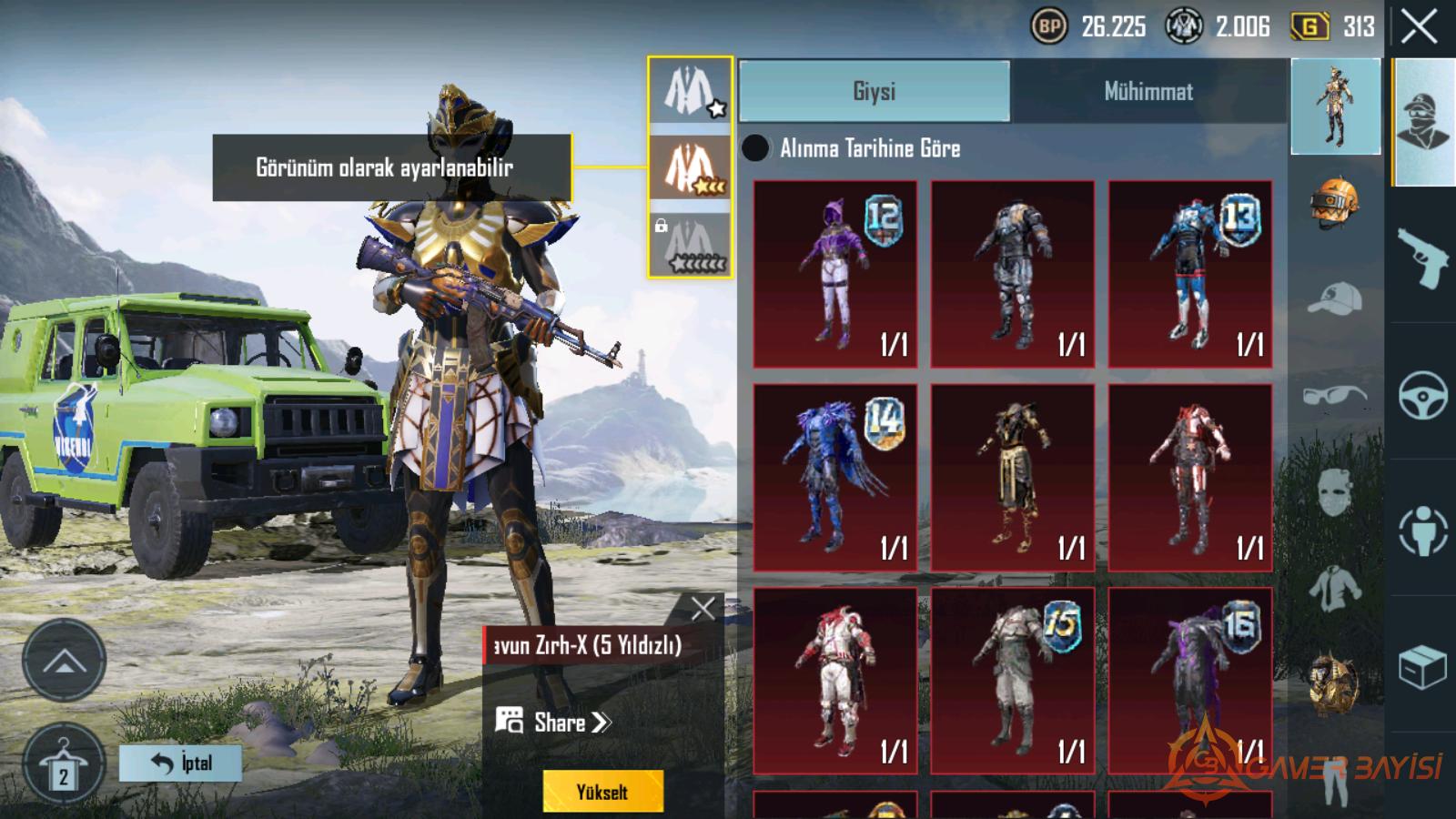
Task: Select the three-star outfit appearance level
Action: click(690, 167)
